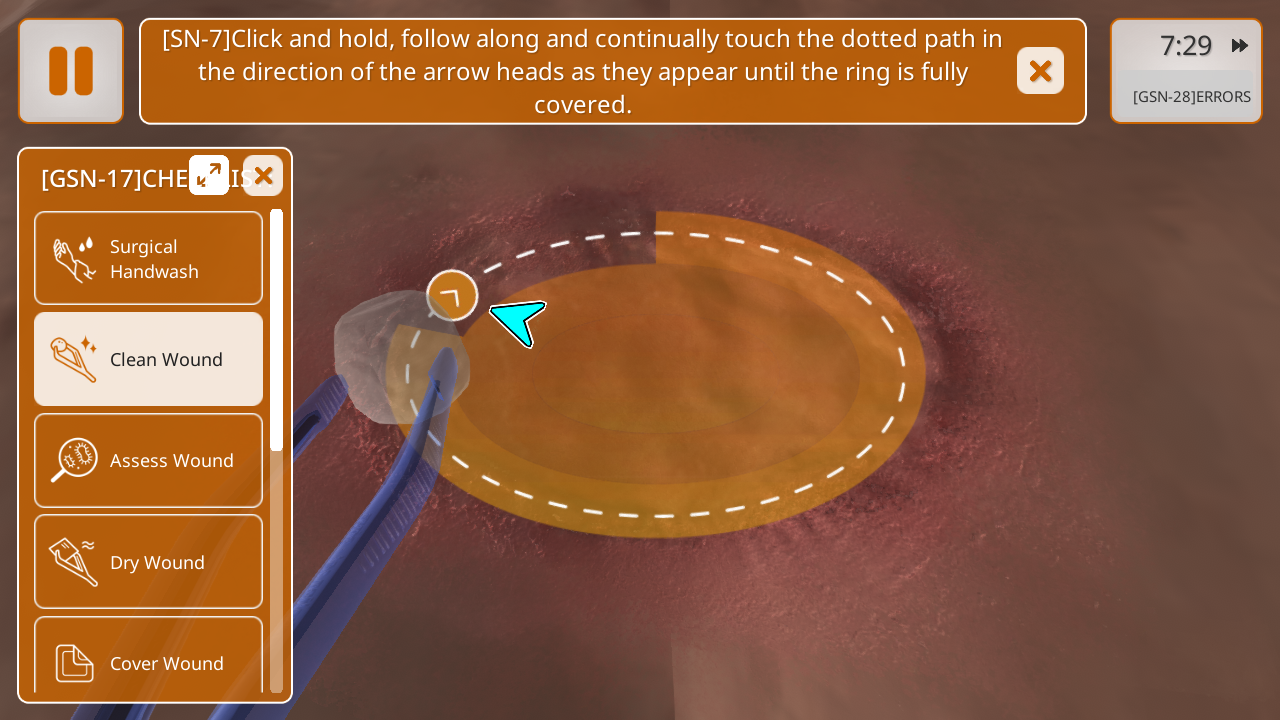
Task: Close the instruction banner
Action: point(1040,71)
